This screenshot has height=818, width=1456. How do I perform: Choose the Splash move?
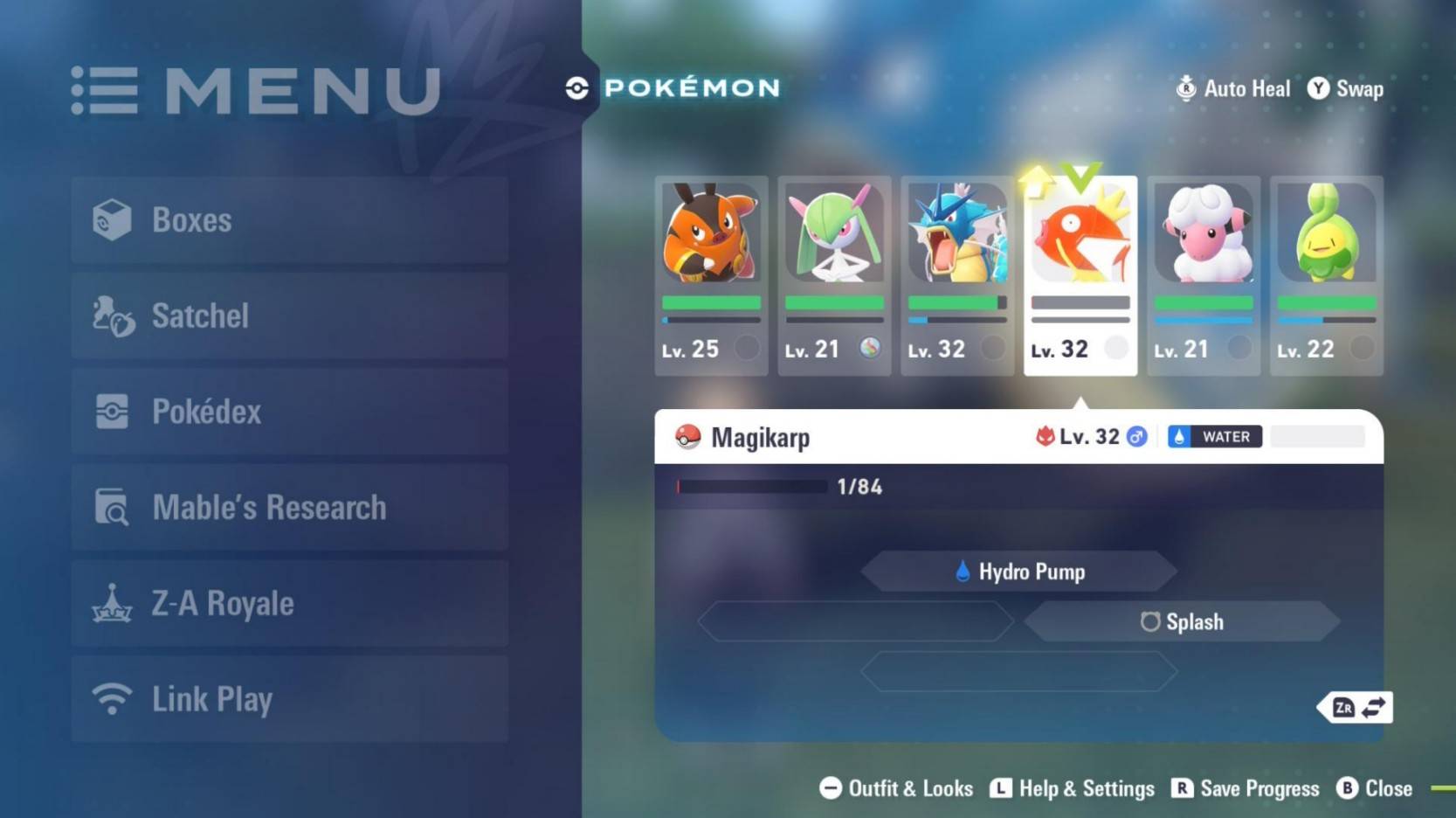point(1182,621)
